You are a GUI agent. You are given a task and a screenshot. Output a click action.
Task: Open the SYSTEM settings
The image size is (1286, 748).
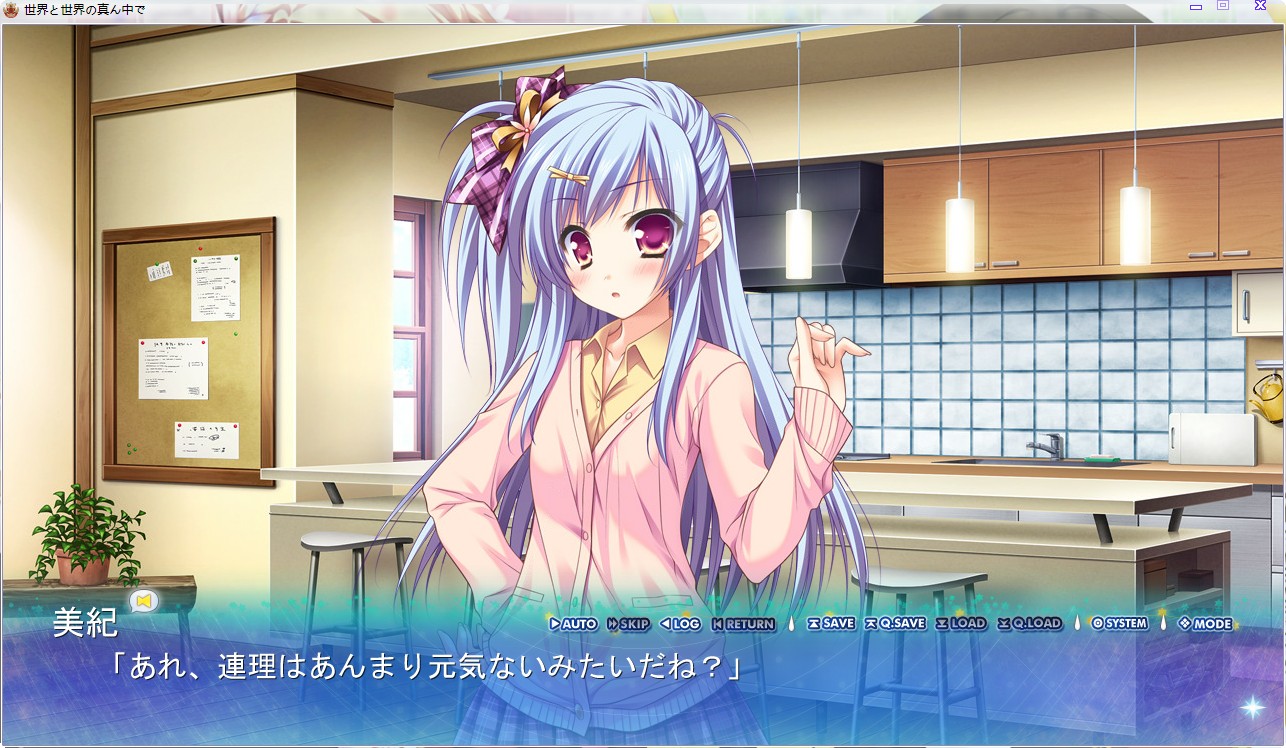1120,623
